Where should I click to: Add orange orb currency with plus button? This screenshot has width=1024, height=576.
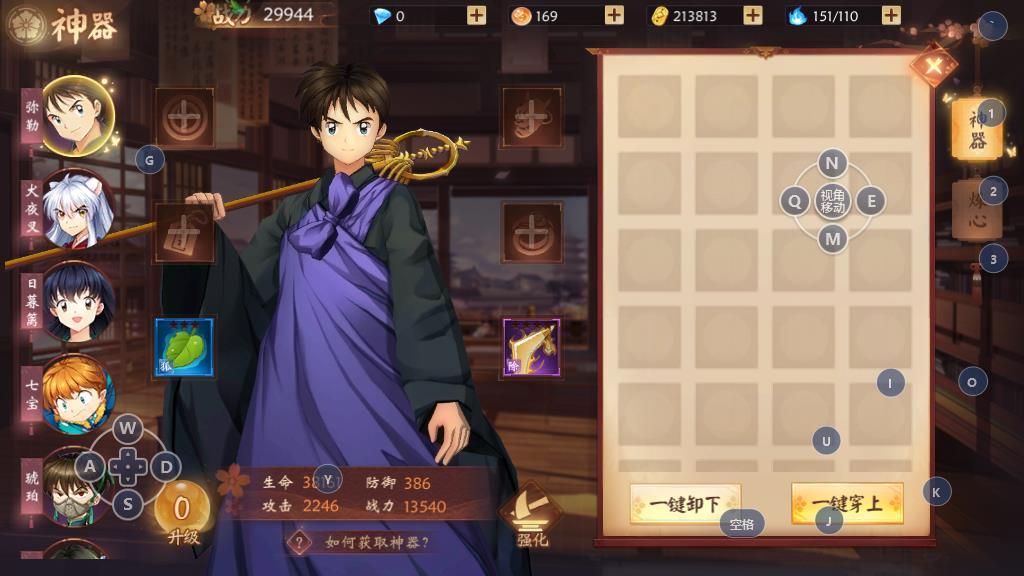tap(614, 15)
